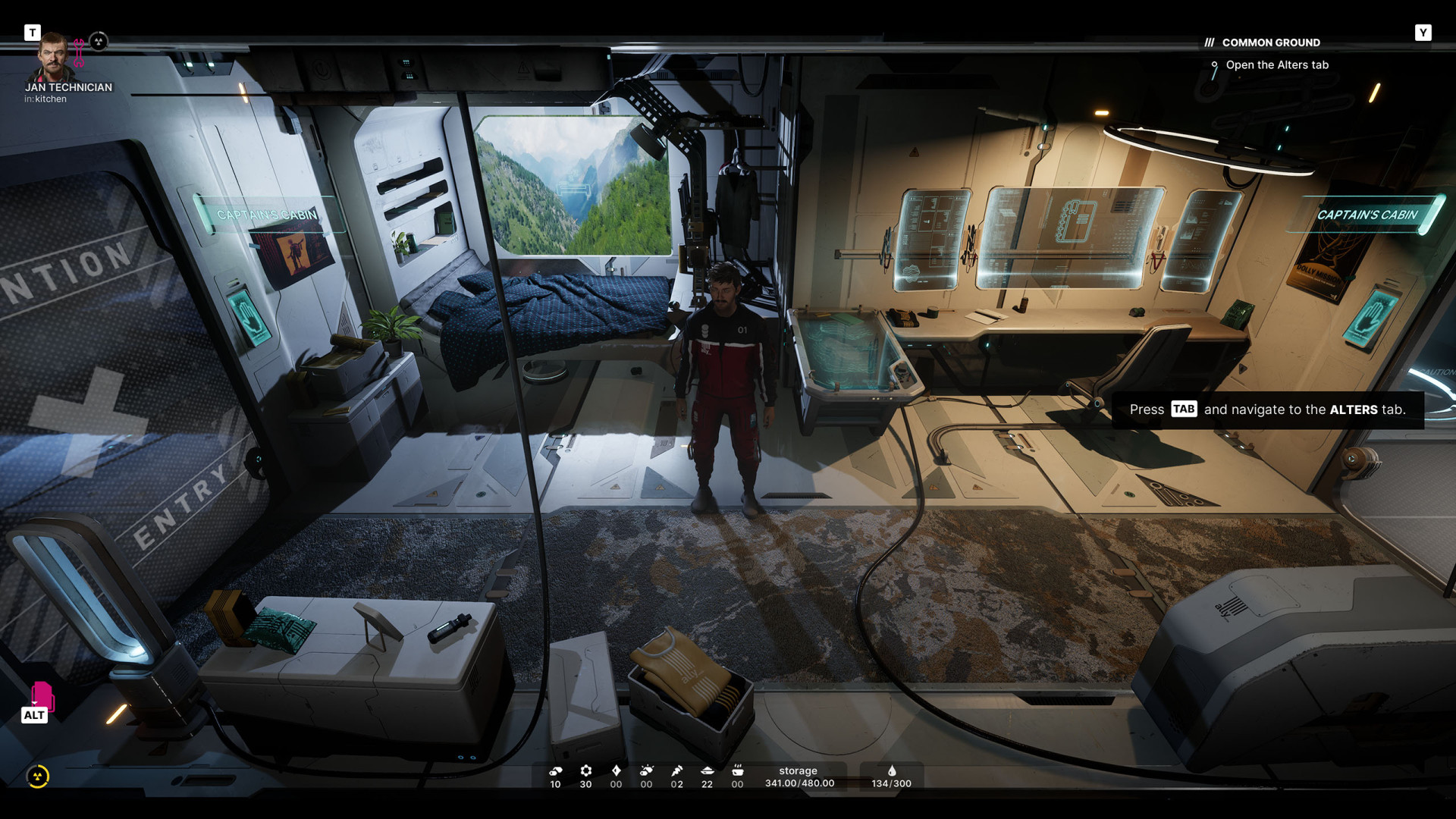The height and width of the screenshot is (819, 1456).
Task: Open the pink documents icon
Action: [x=42, y=695]
